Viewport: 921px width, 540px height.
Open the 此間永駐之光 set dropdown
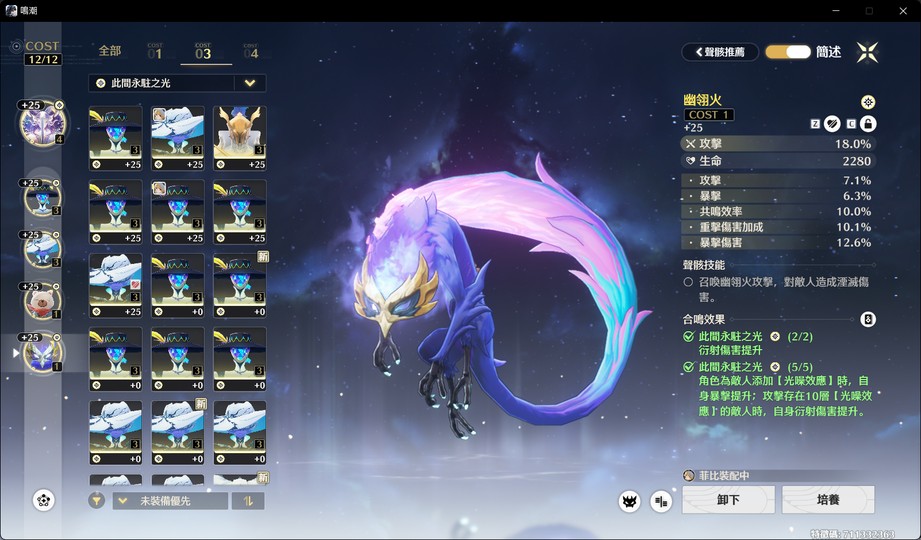tap(250, 83)
